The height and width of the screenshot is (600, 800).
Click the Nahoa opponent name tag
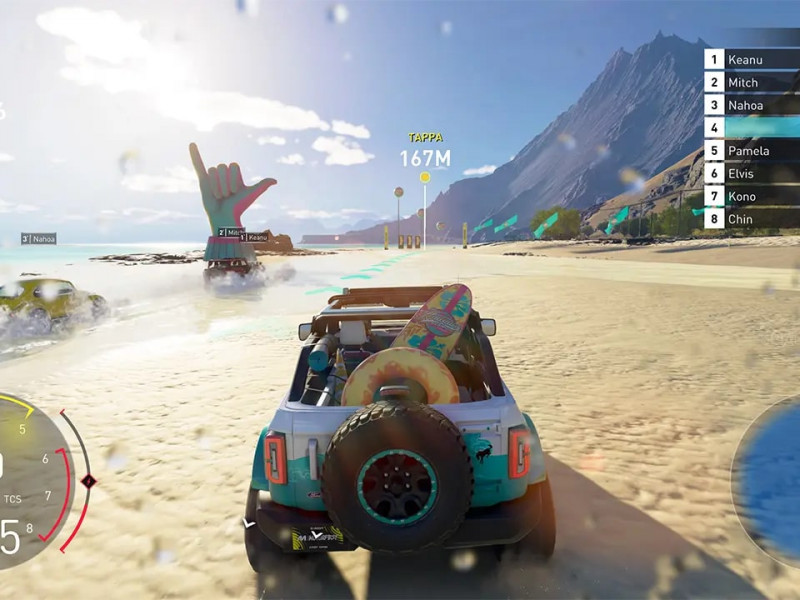point(39,239)
